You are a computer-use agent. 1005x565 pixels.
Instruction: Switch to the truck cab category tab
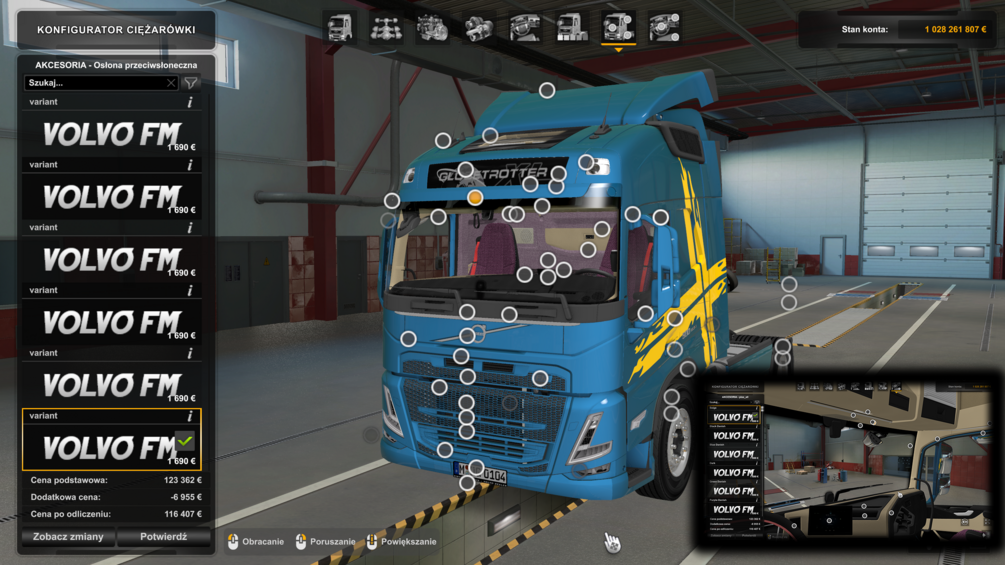[x=340, y=28]
